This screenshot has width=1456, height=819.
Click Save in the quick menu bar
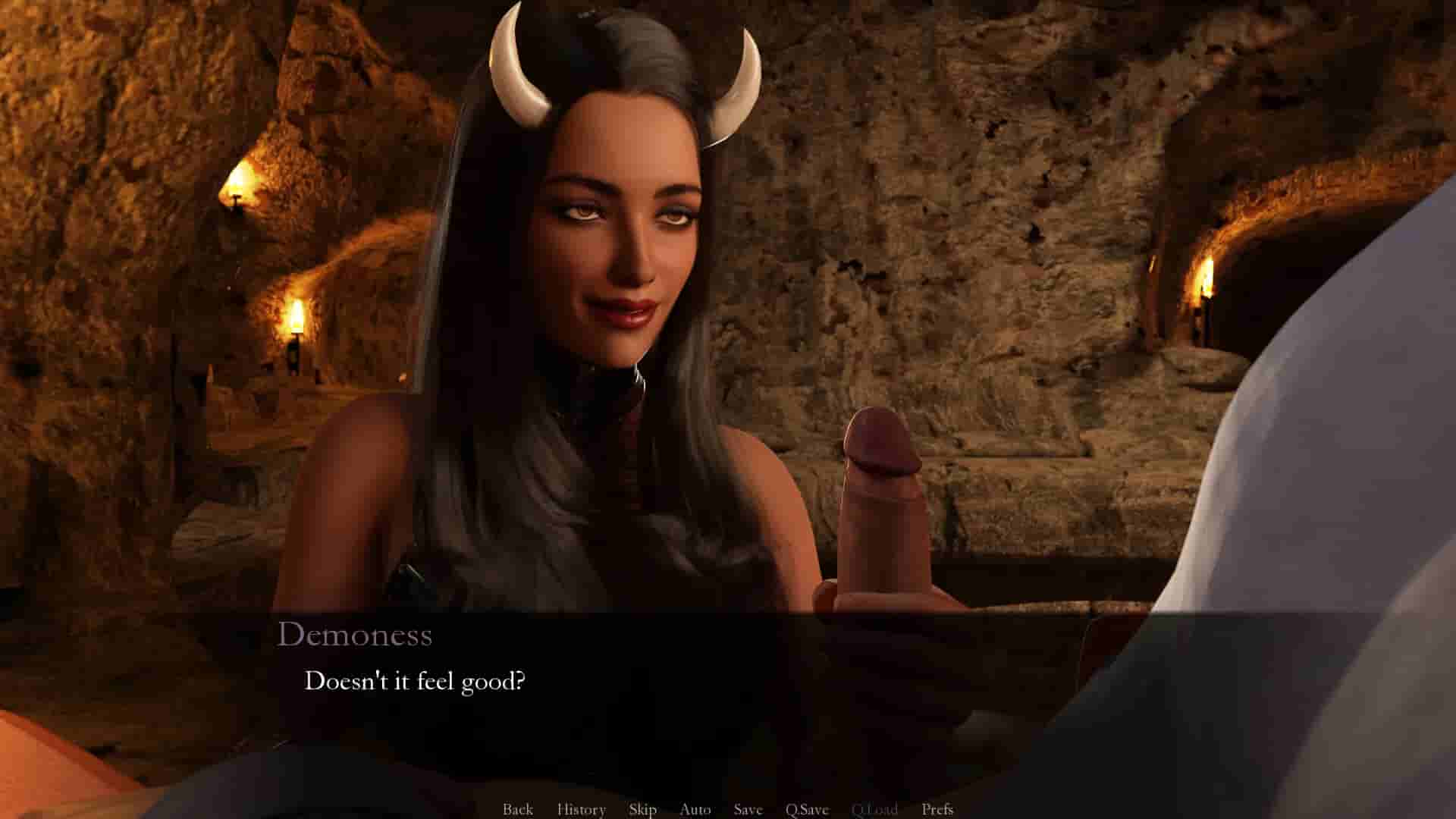click(747, 809)
